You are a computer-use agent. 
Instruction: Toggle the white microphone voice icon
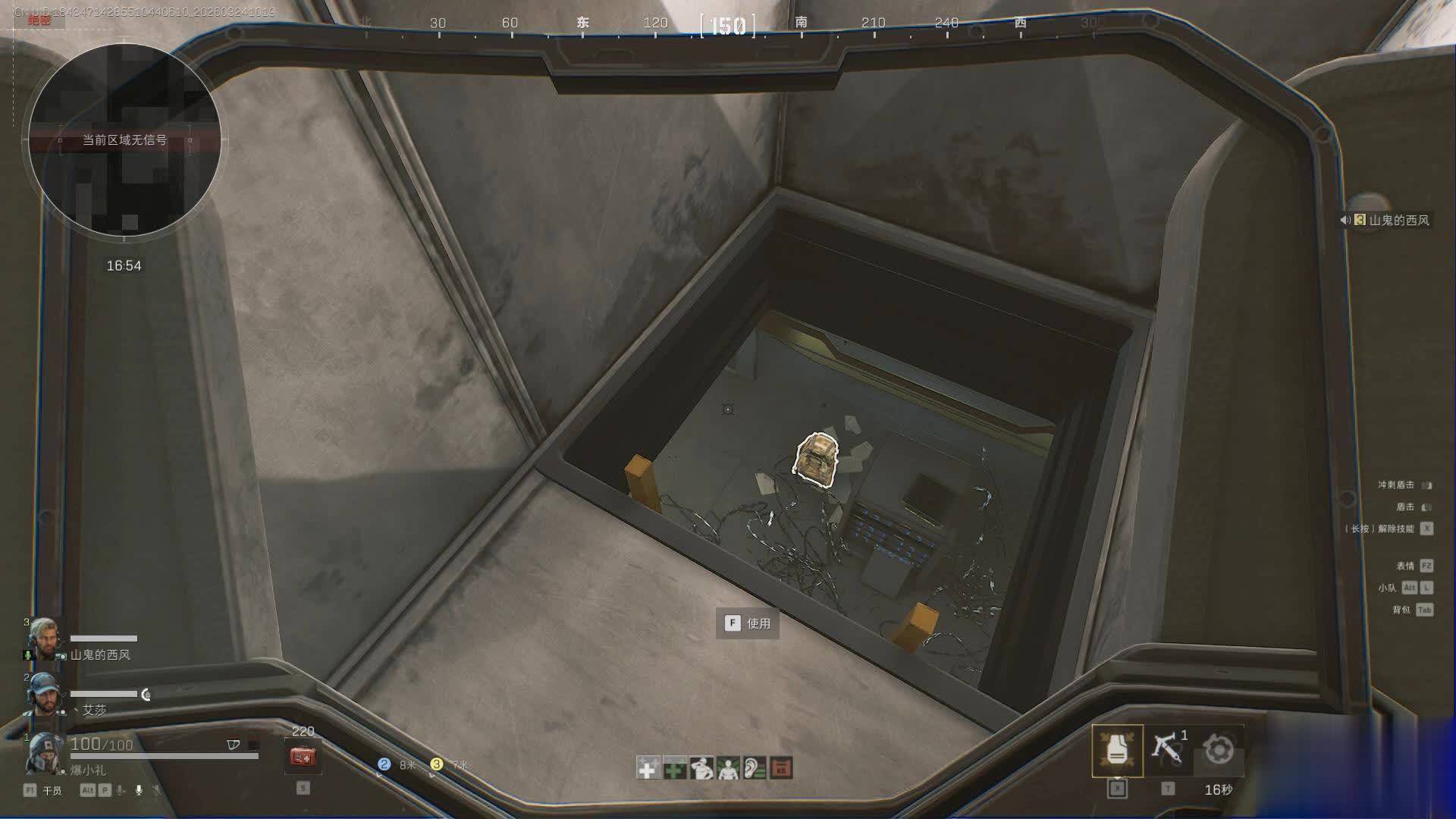(139, 790)
